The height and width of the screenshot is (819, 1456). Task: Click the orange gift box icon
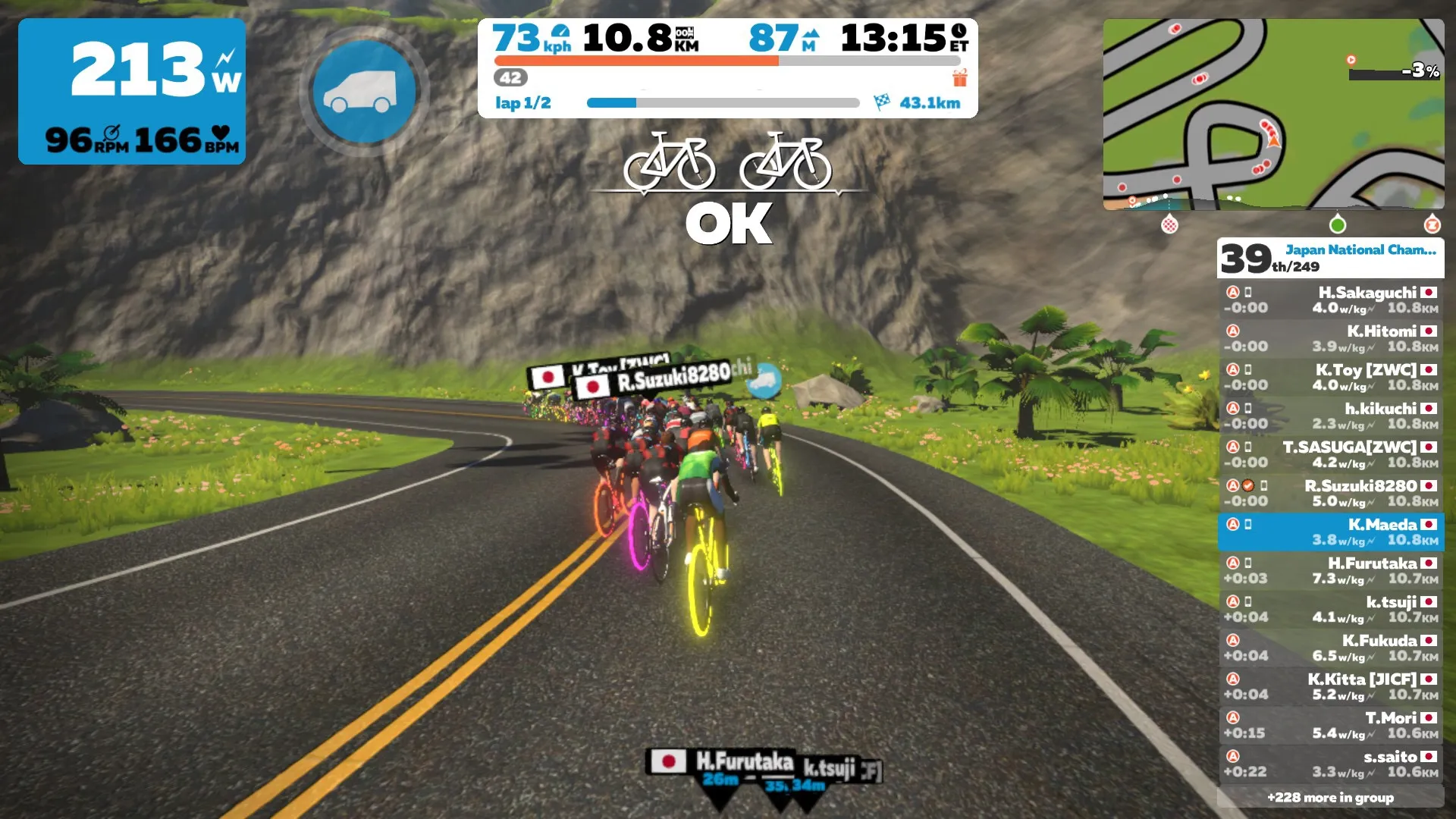tap(959, 77)
